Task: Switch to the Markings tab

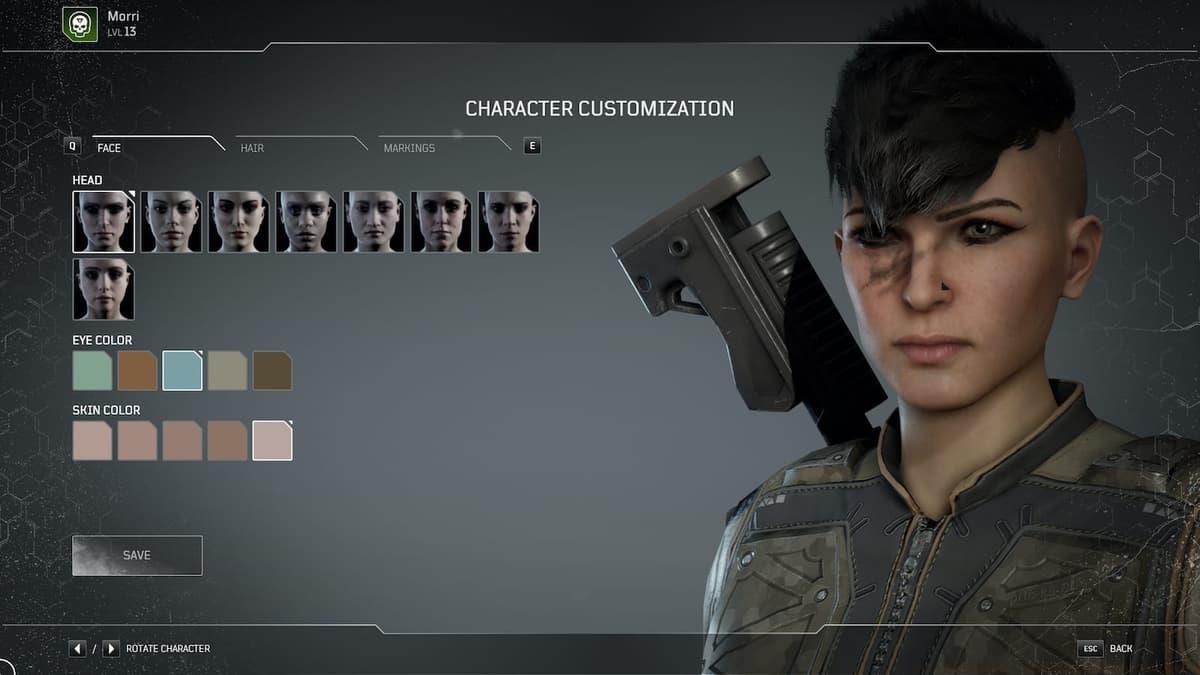Action: (x=409, y=148)
